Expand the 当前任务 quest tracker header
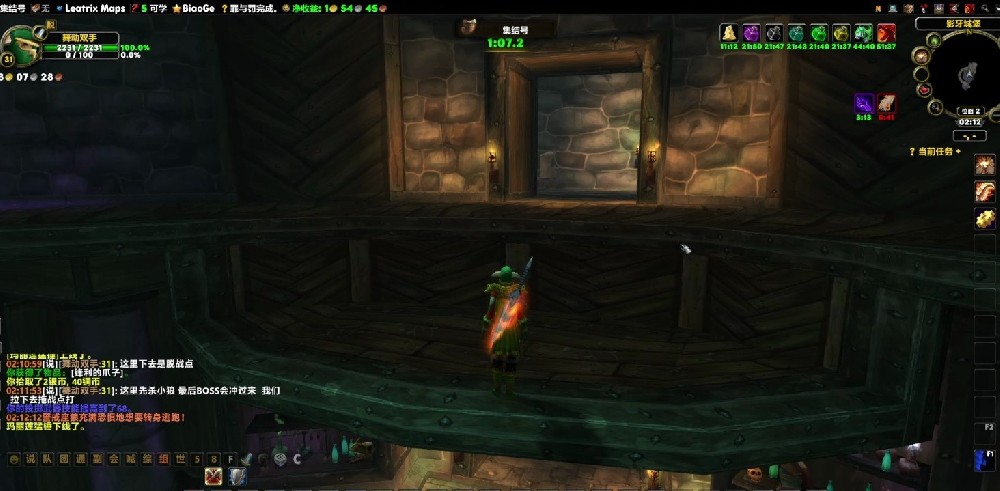The width and height of the screenshot is (1000, 491). click(x=936, y=151)
